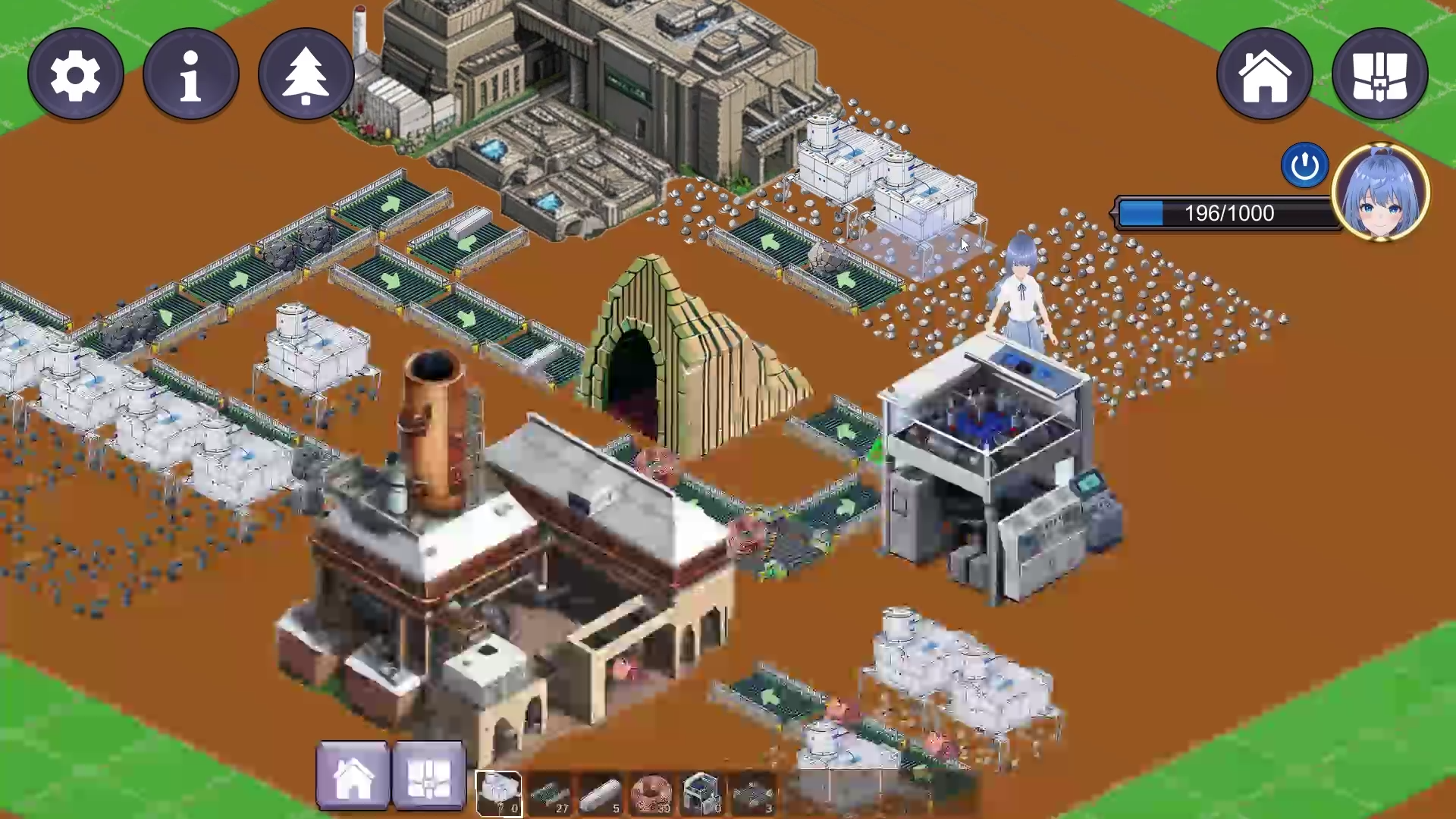Image resolution: width=1456 pixels, height=819 pixels.
Task: Click the top-right house button
Action: pyautogui.click(x=1264, y=74)
